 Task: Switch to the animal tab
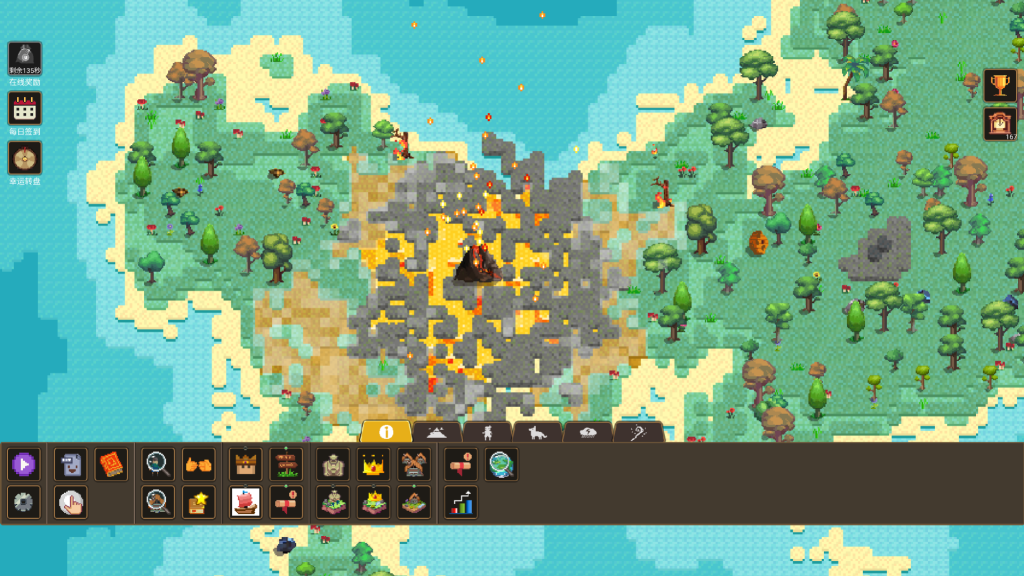tap(537, 432)
